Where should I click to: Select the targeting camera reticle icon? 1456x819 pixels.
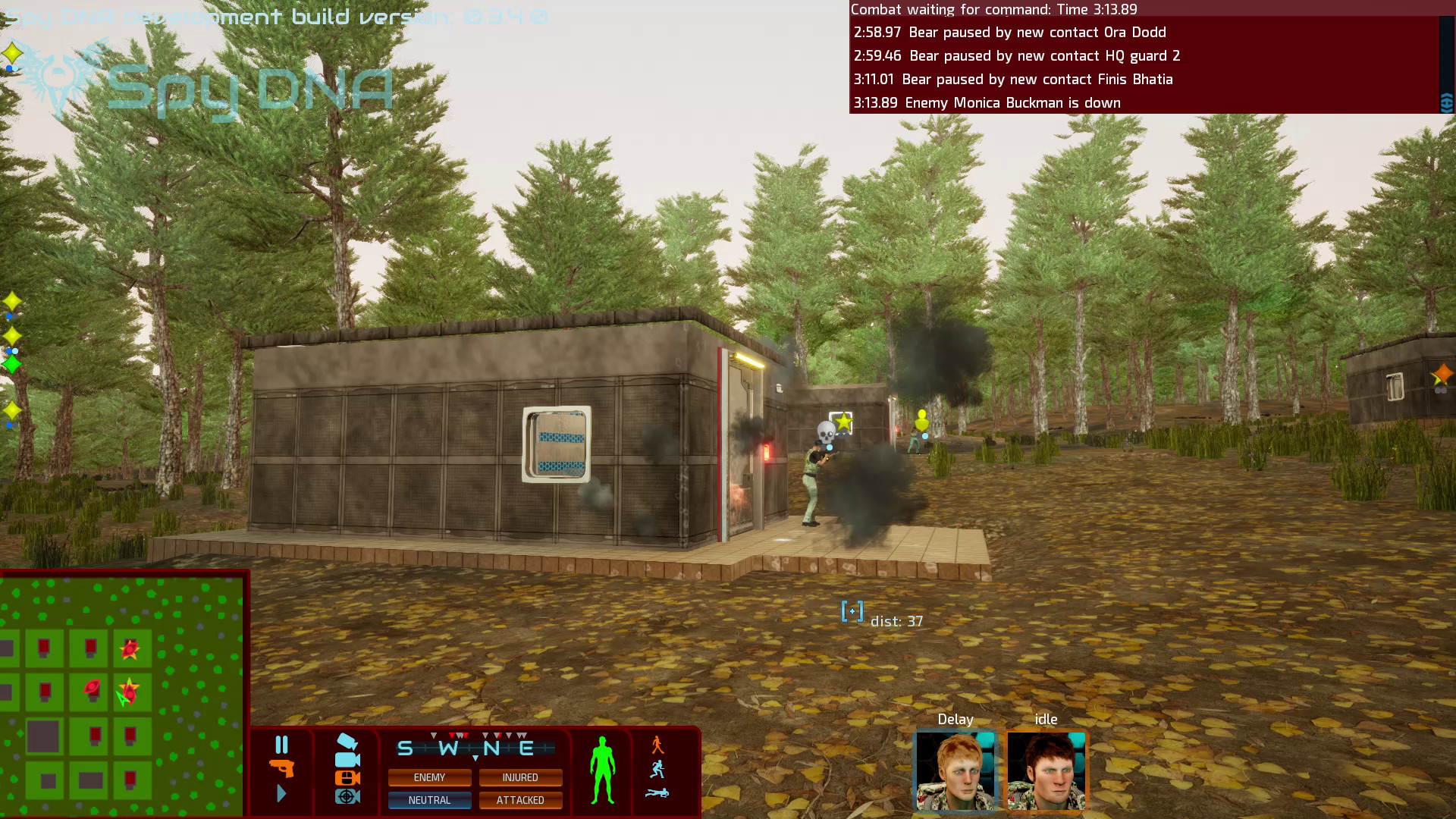coord(347,798)
